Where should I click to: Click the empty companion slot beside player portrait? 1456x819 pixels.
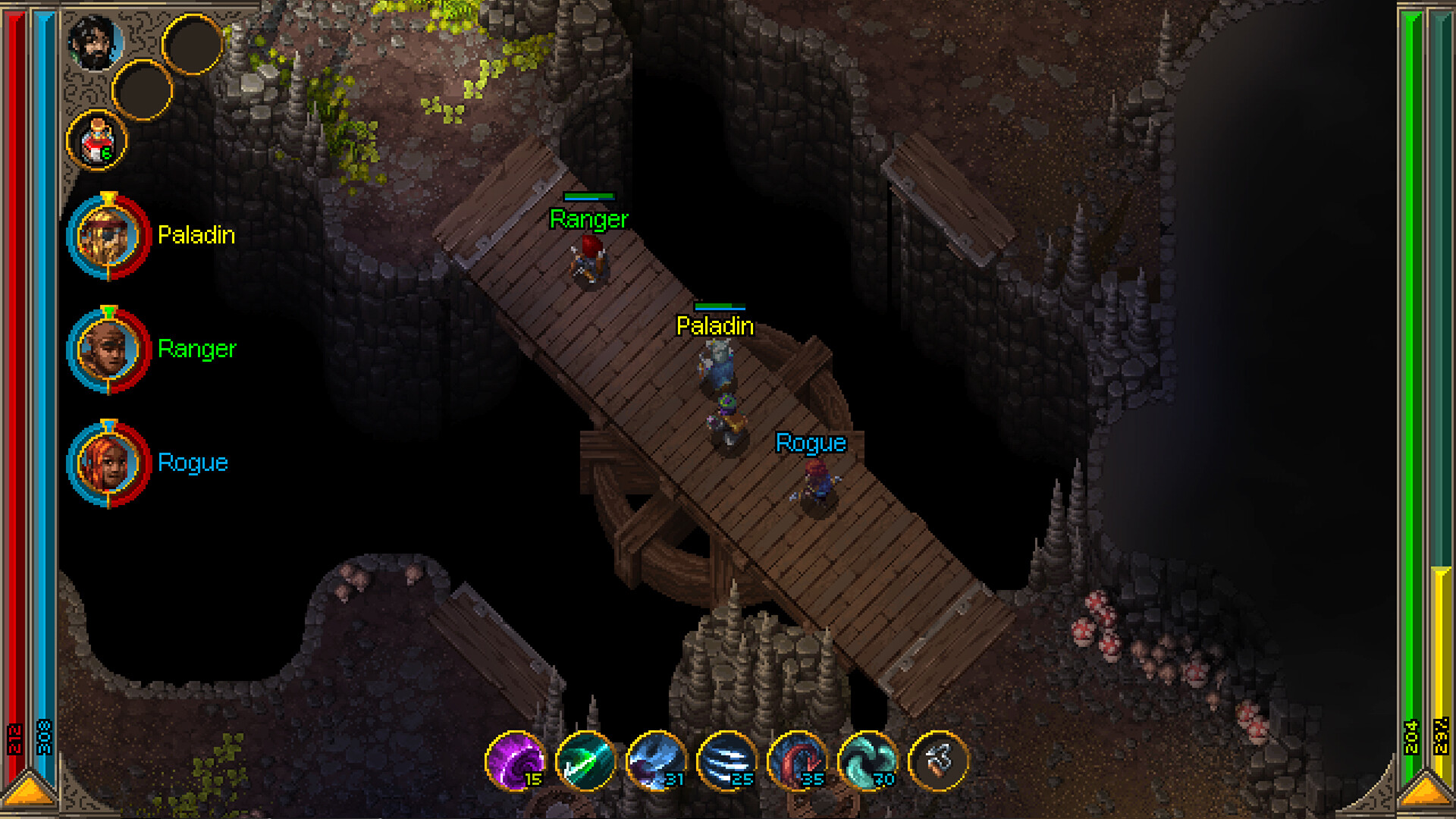pyautogui.click(x=193, y=44)
